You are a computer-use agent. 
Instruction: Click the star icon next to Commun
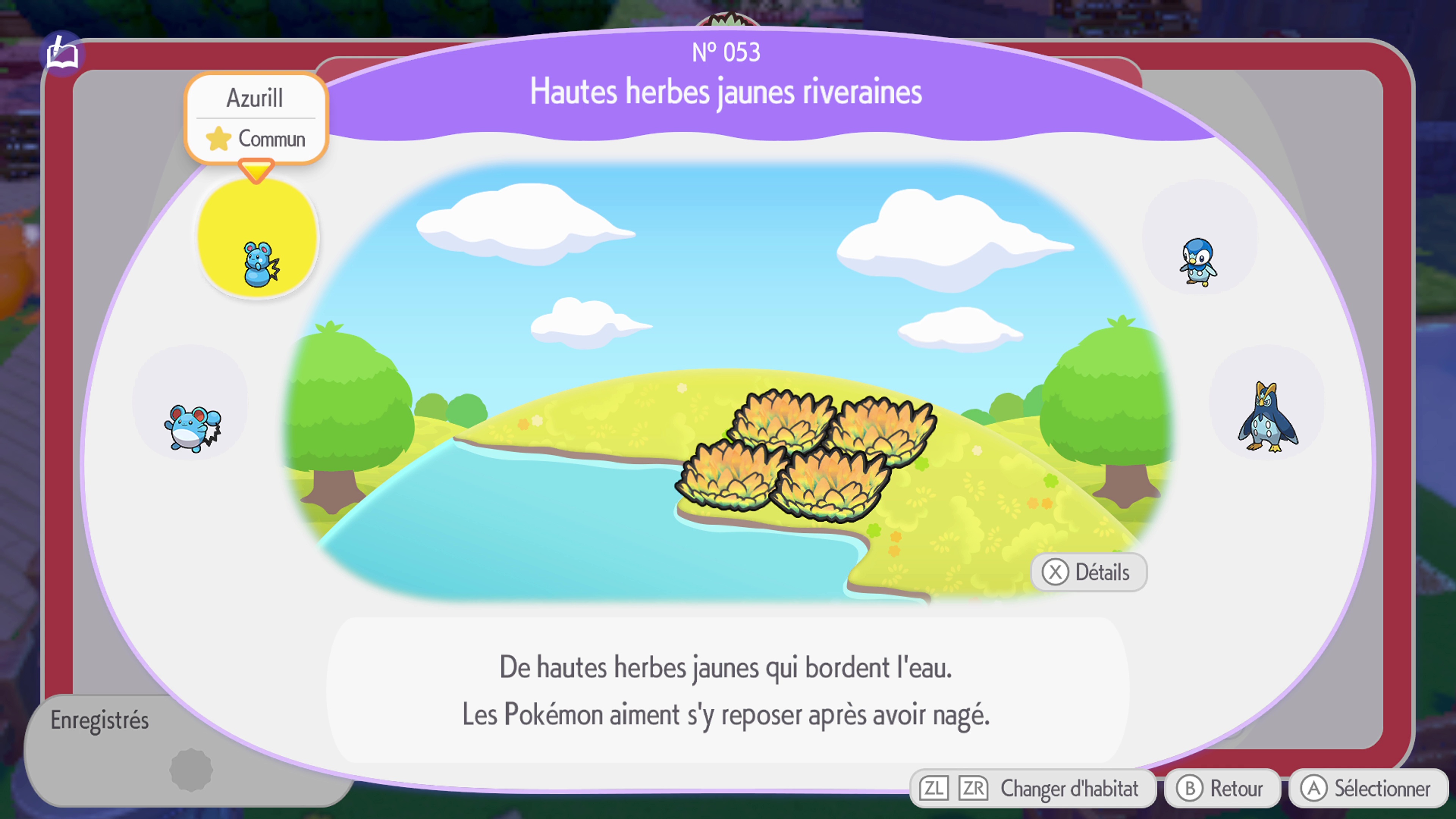point(219,138)
